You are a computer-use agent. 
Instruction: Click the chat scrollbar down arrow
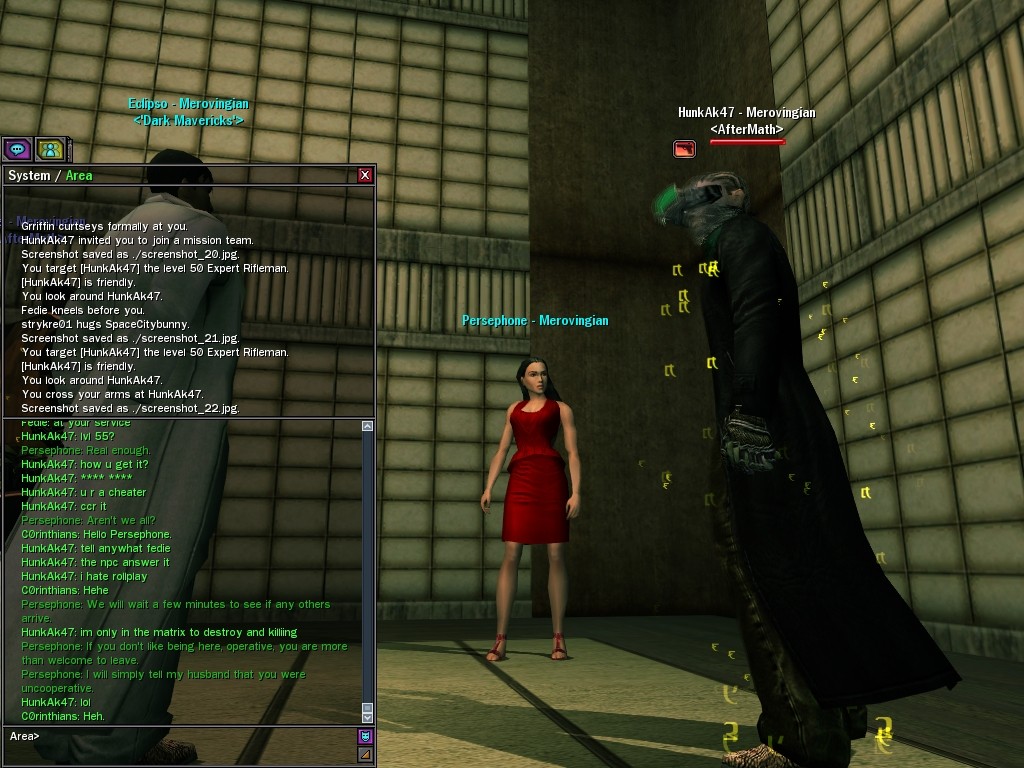pyautogui.click(x=367, y=716)
